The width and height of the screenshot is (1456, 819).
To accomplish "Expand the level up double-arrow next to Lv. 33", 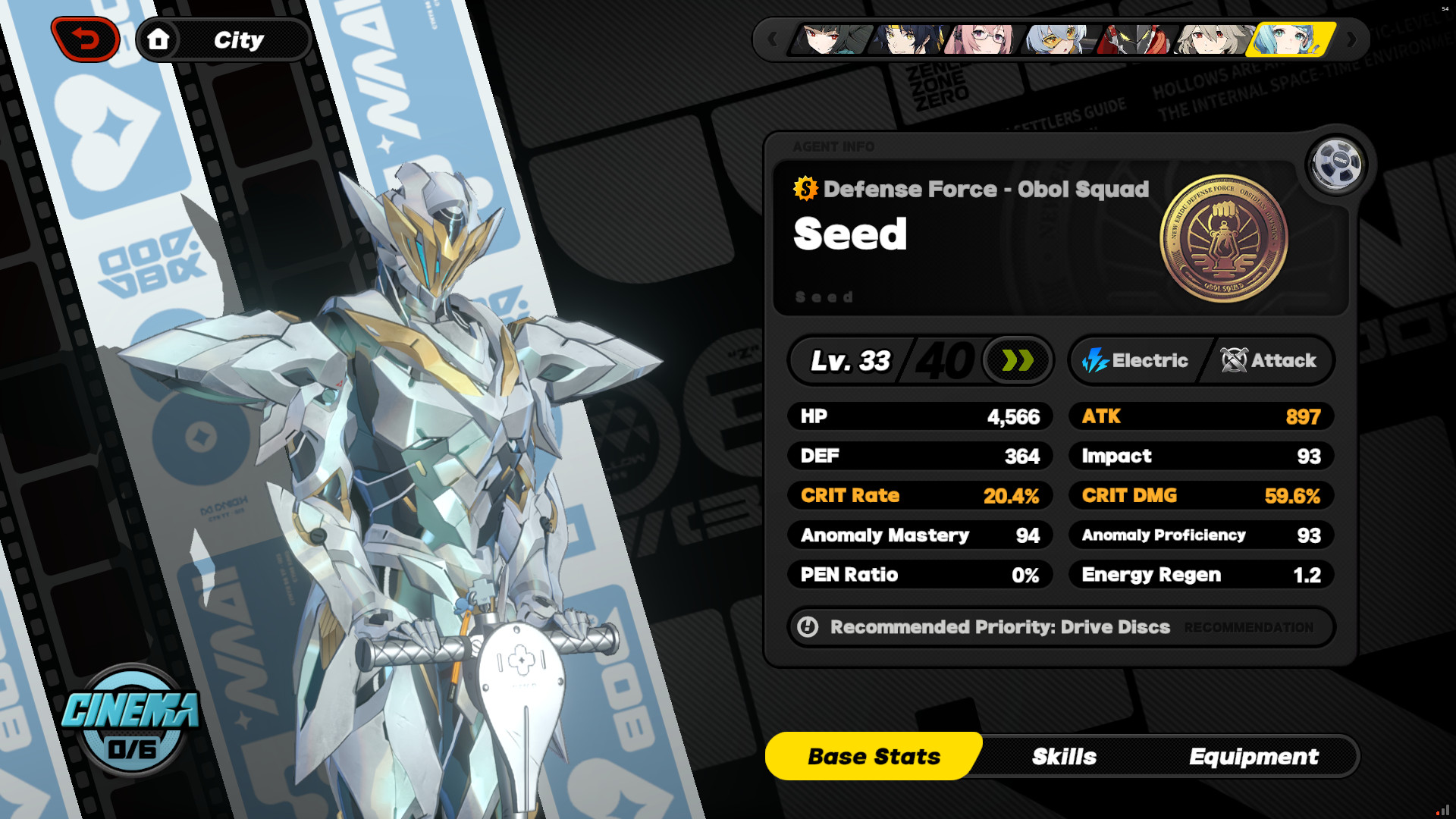I will coord(1016,361).
